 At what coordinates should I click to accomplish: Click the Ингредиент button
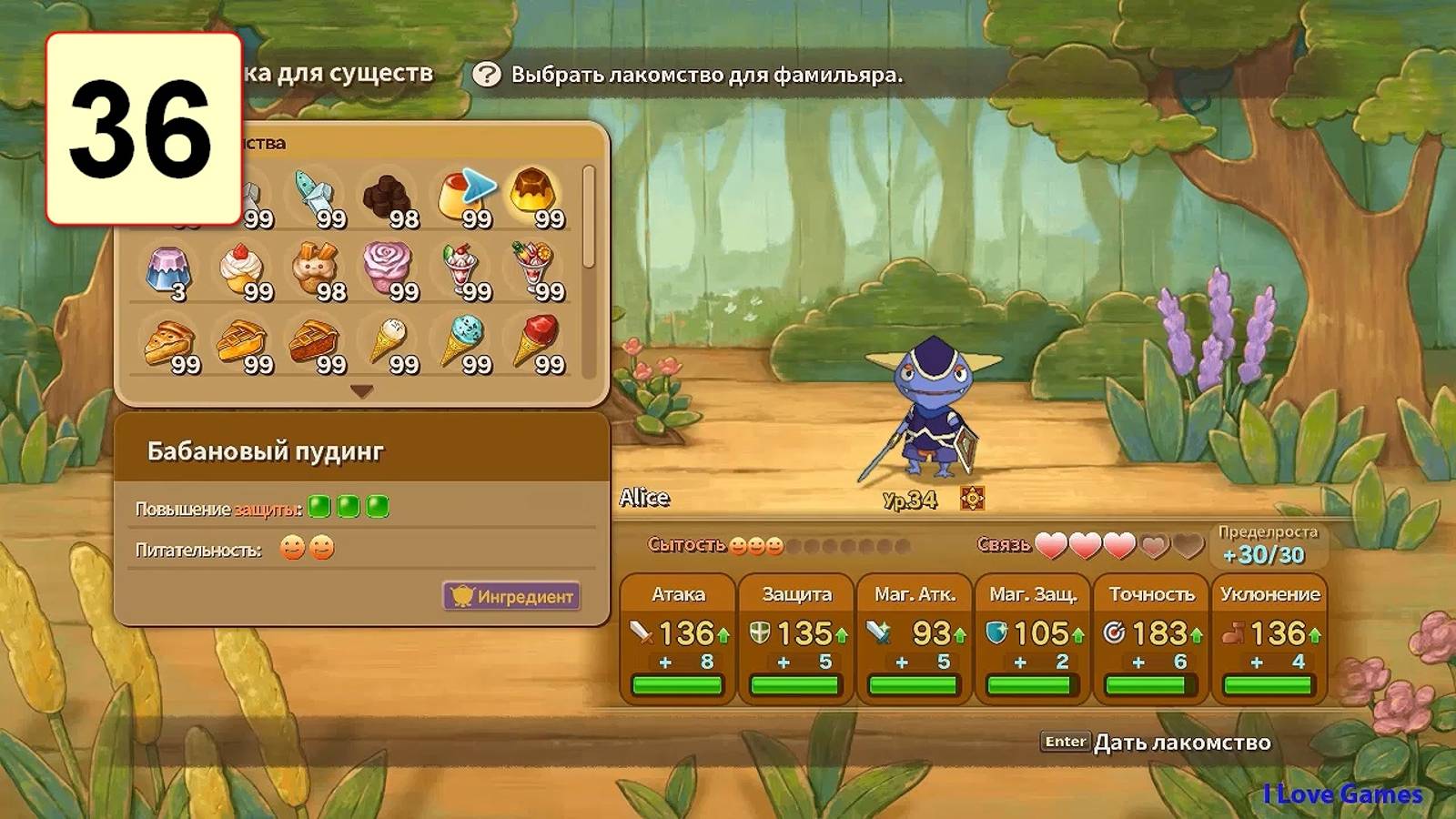point(511,596)
